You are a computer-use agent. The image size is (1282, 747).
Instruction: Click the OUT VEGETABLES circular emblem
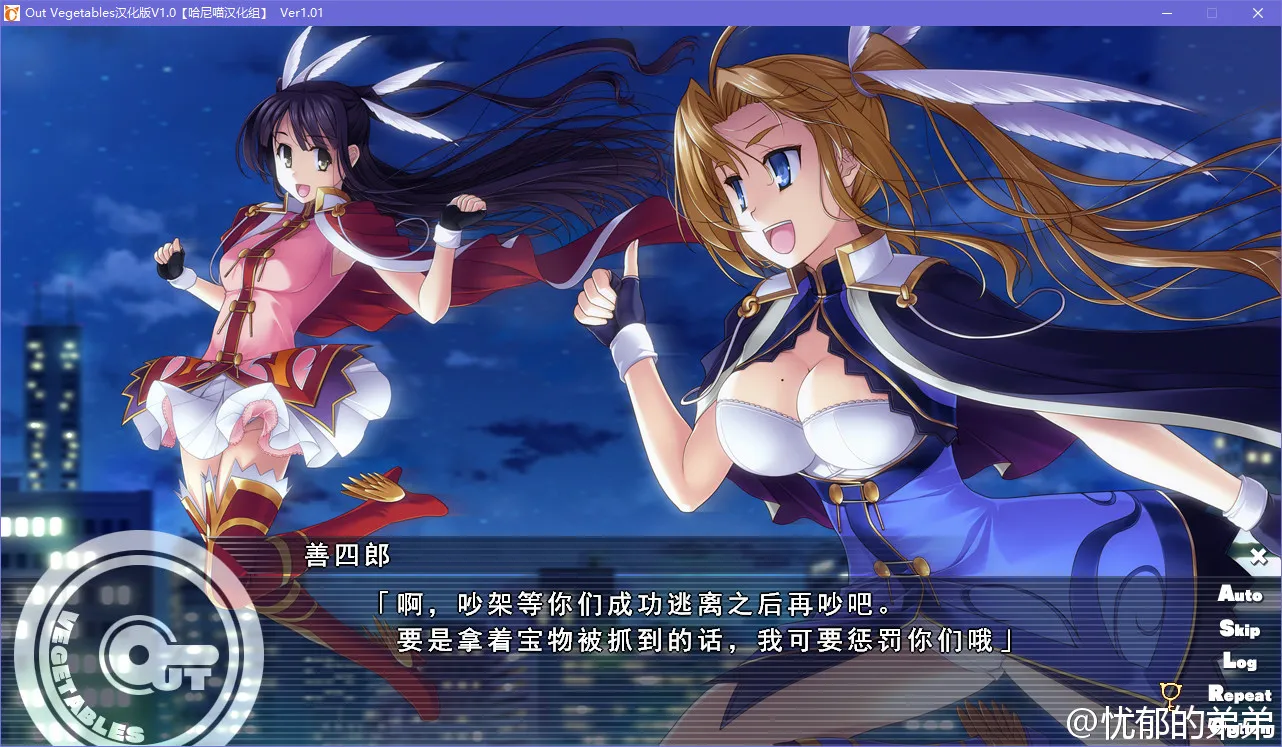145,650
